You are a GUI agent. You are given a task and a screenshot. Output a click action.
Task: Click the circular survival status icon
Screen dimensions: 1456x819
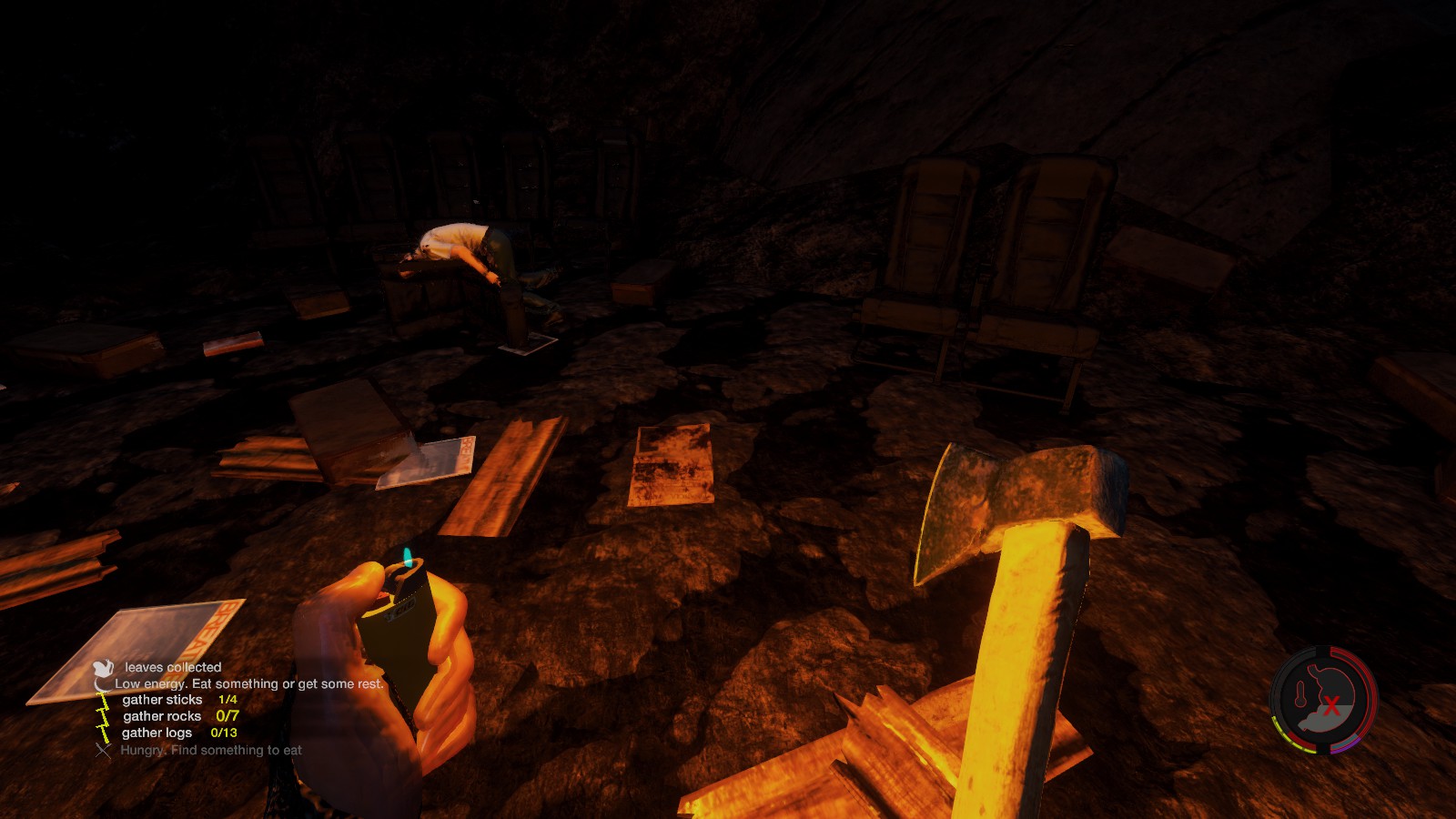1323,700
